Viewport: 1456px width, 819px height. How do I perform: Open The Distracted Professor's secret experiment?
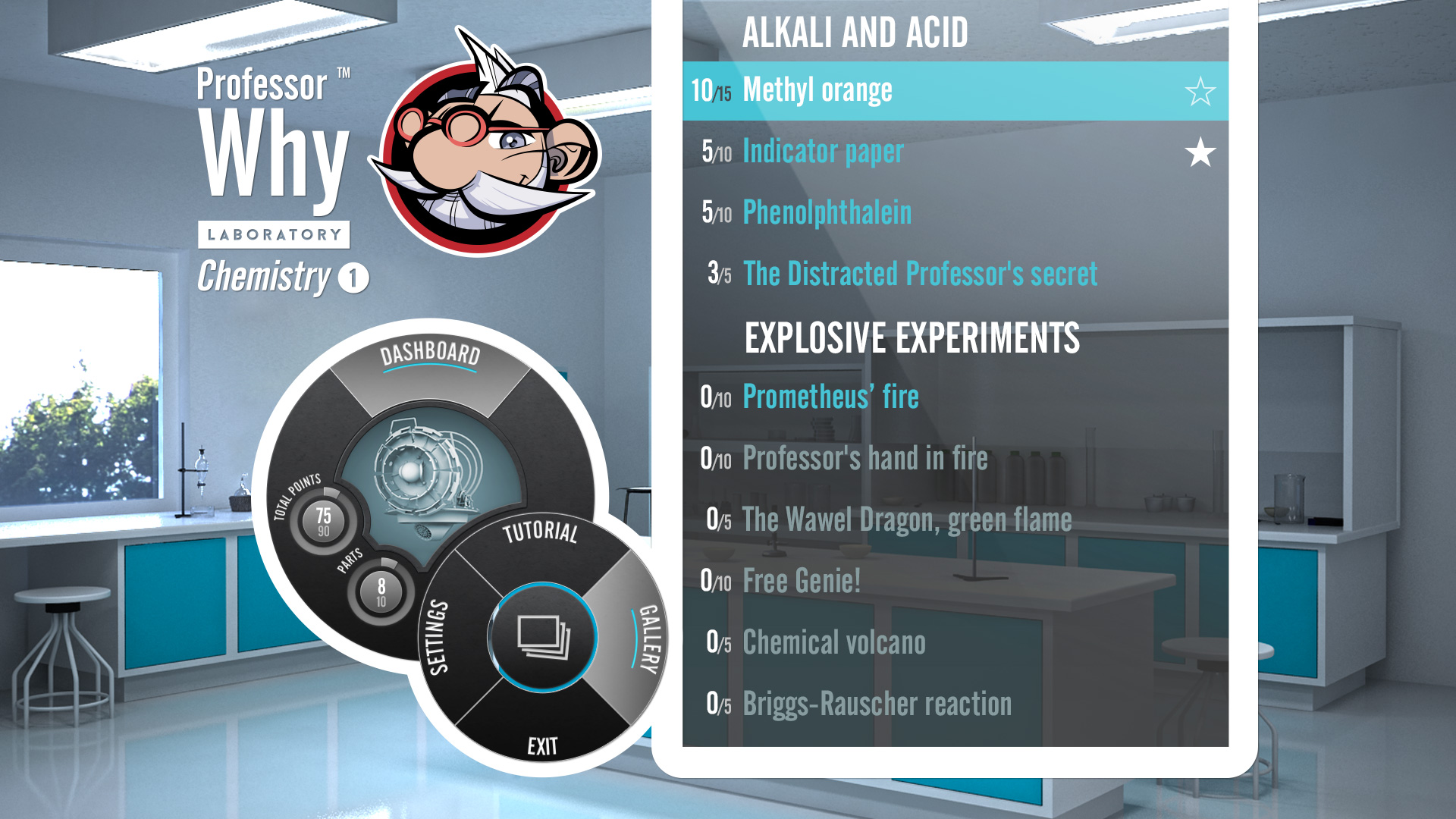[x=920, y=271]
